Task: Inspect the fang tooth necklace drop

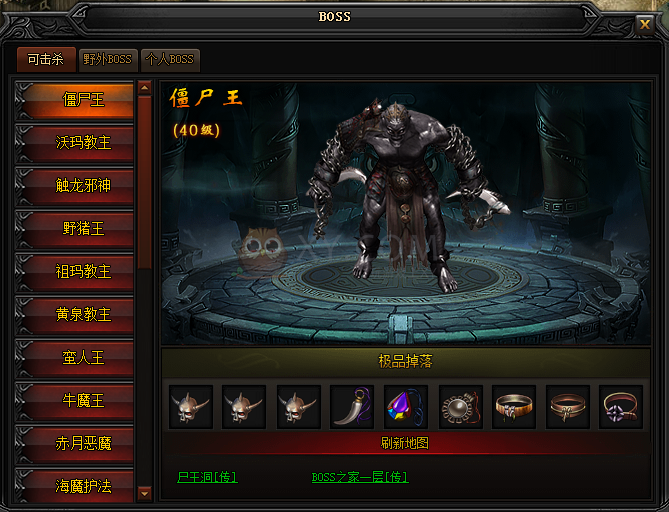Action: (x=352, y=407)
